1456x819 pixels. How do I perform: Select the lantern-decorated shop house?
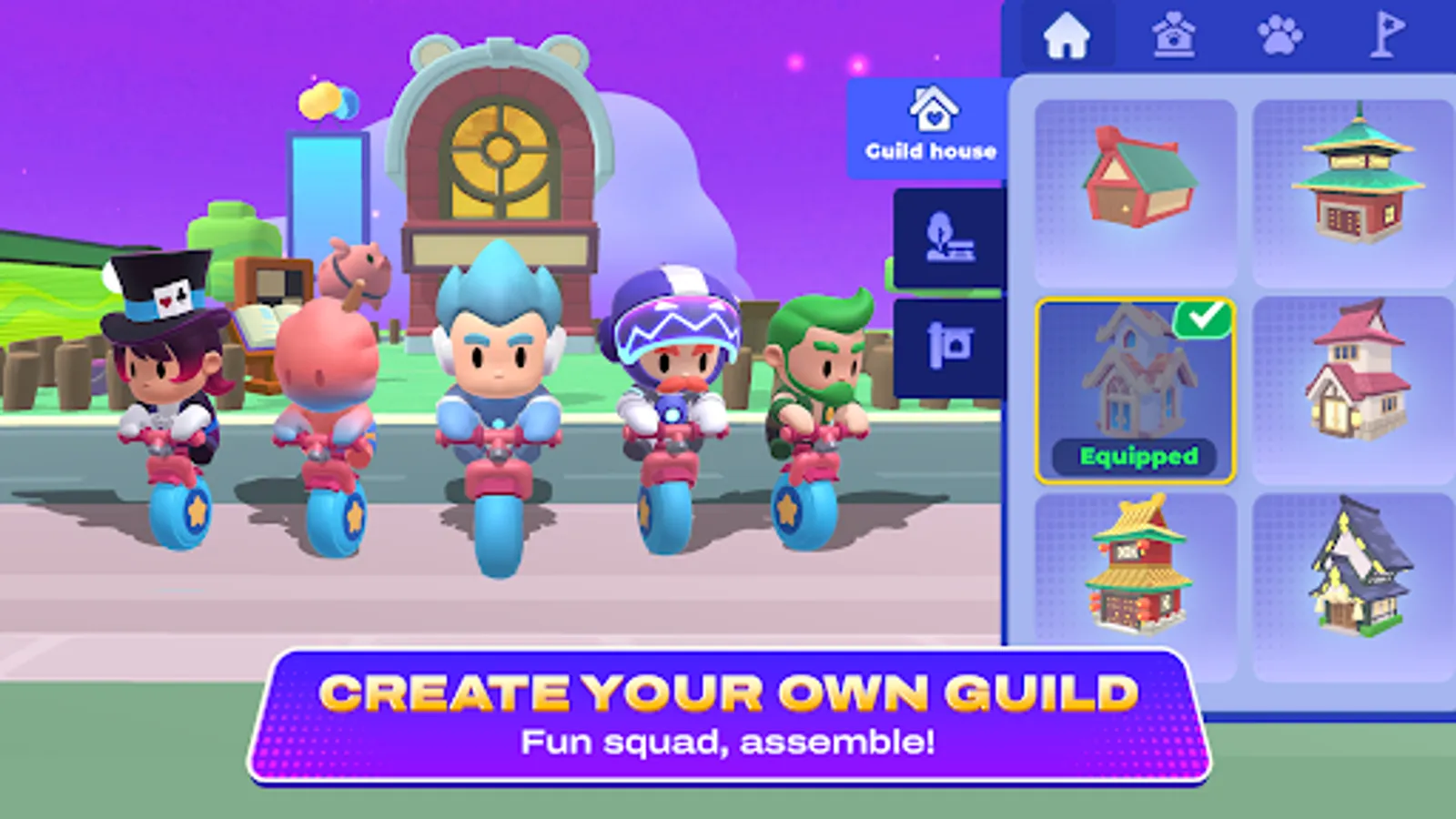click(x=1137, y=569)
